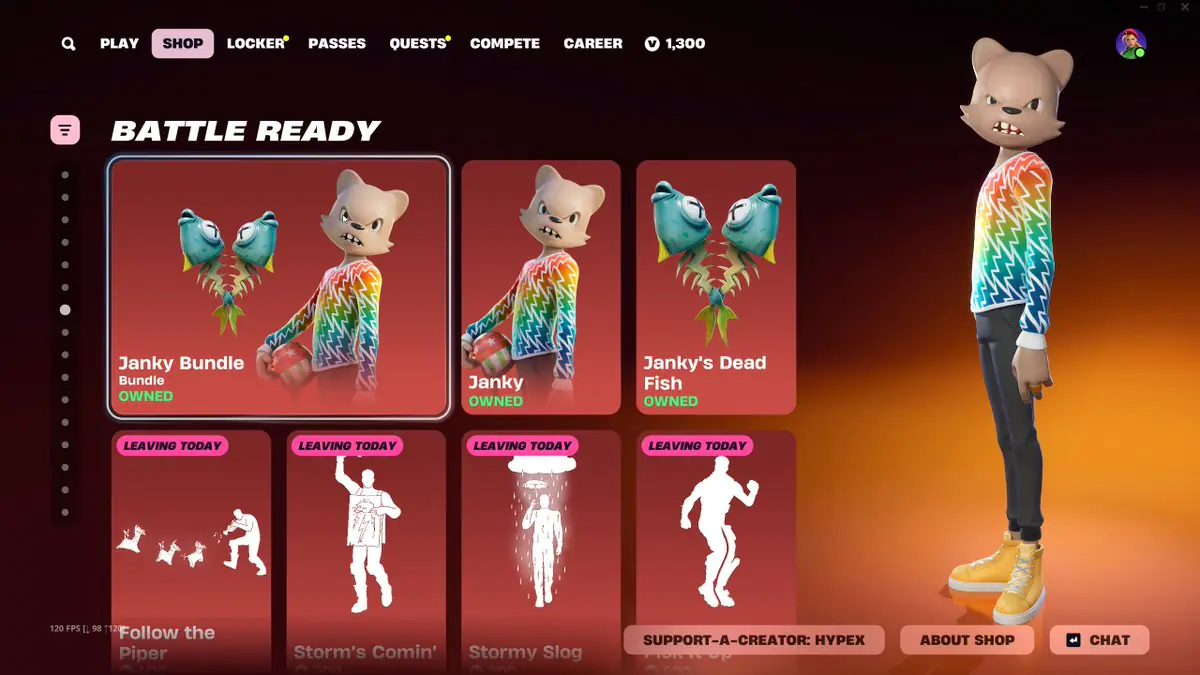Screen dimensions: 1200x675
Task: Click the 1,300 V-Bucks balance
Action: click(675, 44)
